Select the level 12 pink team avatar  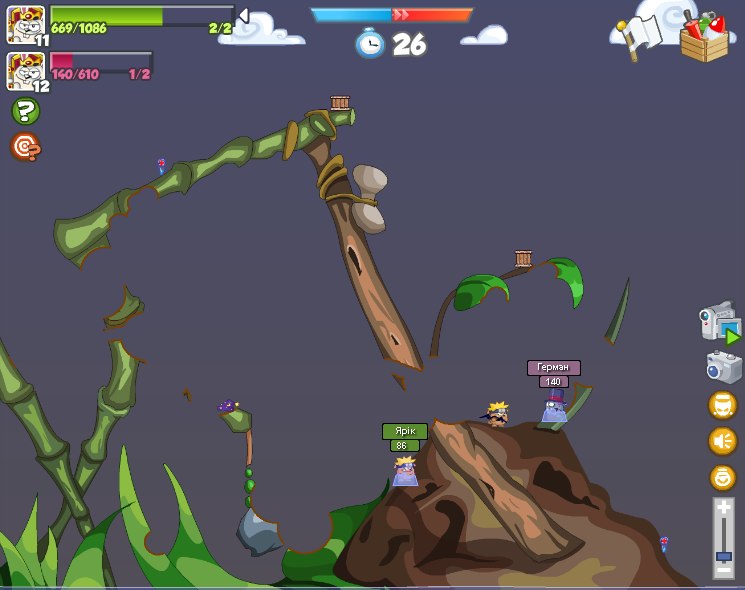tap(25, 70)
